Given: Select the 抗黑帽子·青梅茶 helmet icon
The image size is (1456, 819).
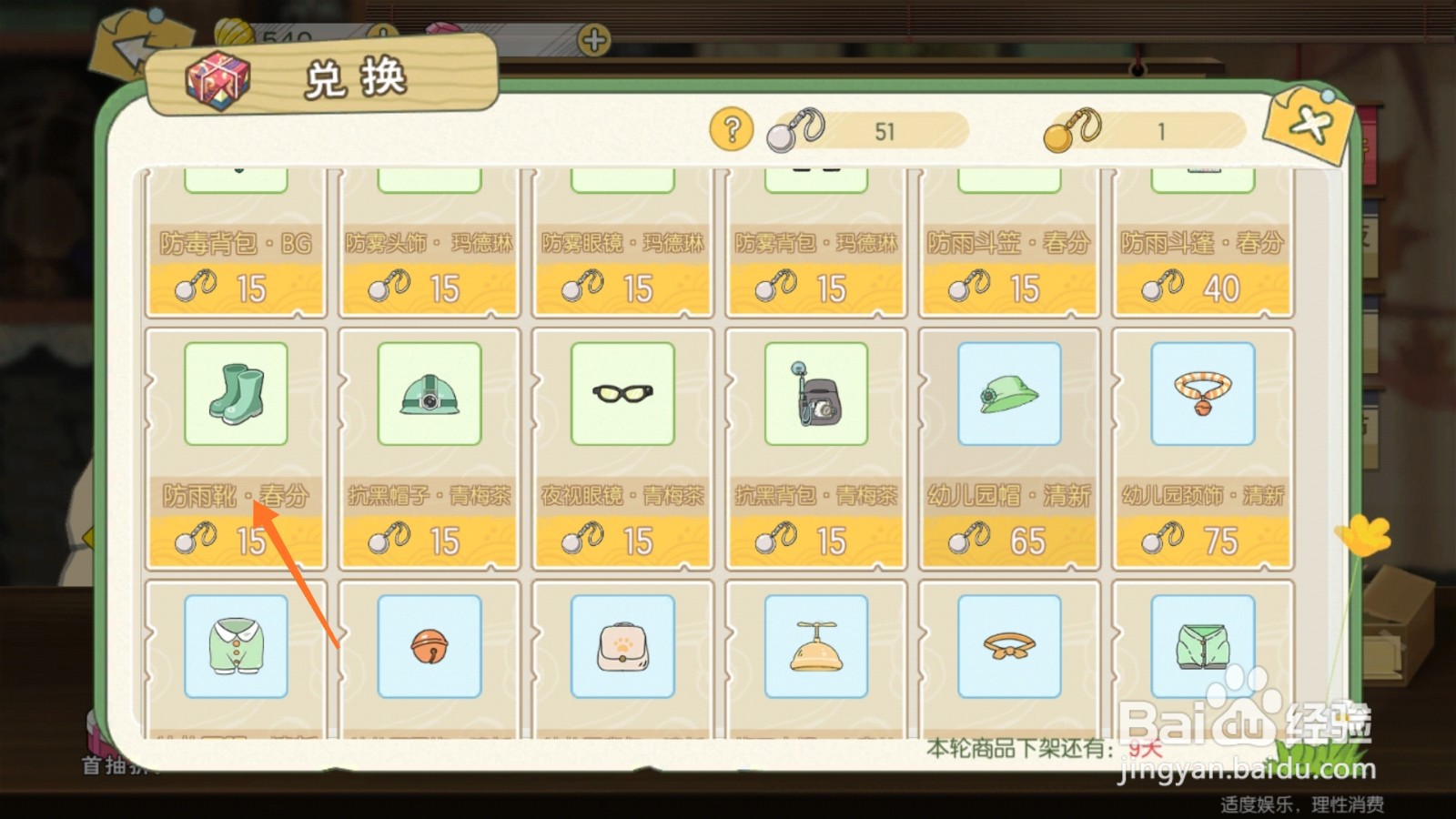Looking at the screenshot, I should (x=430, y=395).
